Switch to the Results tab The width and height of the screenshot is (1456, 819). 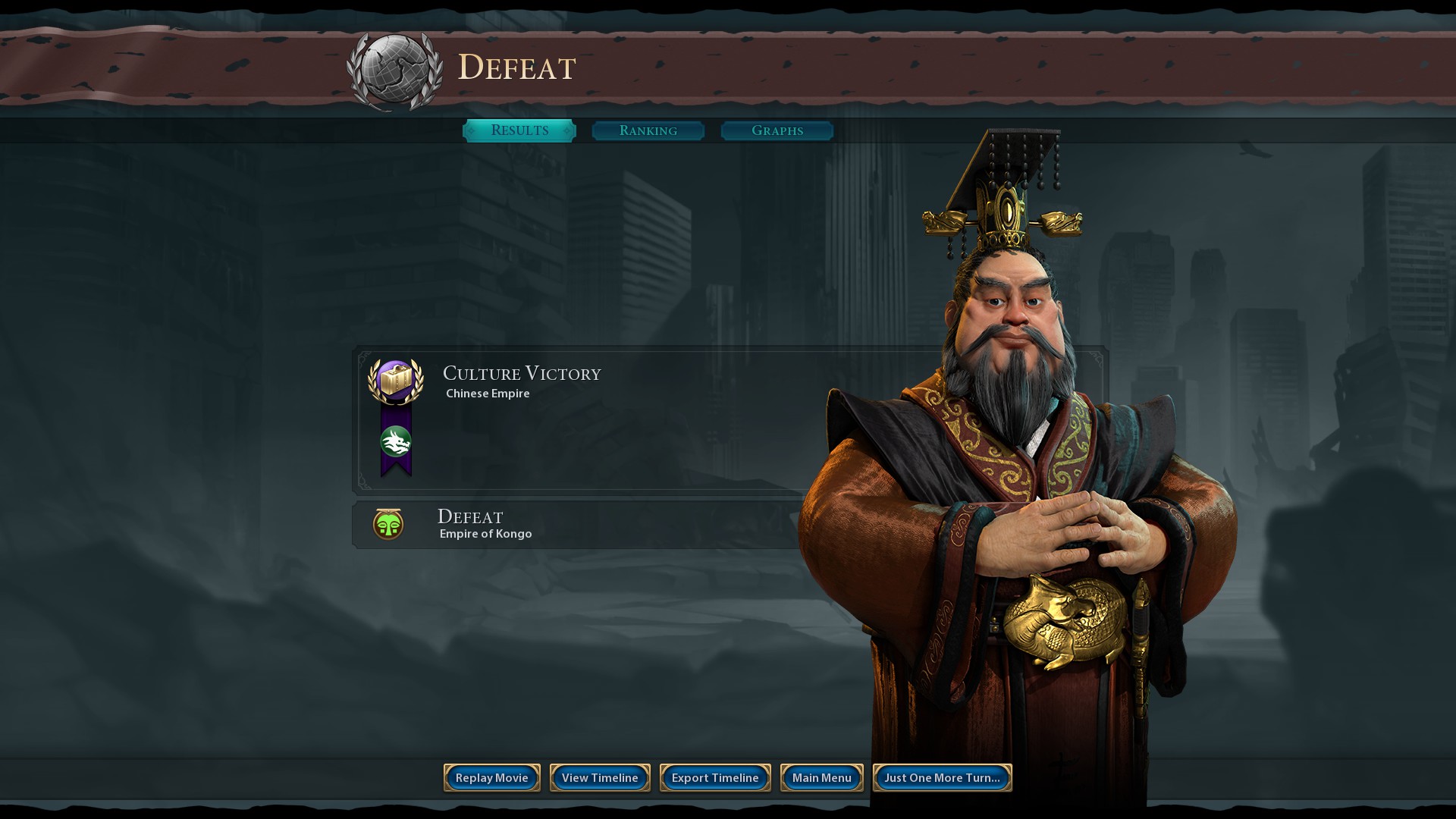tap(519, 130)
